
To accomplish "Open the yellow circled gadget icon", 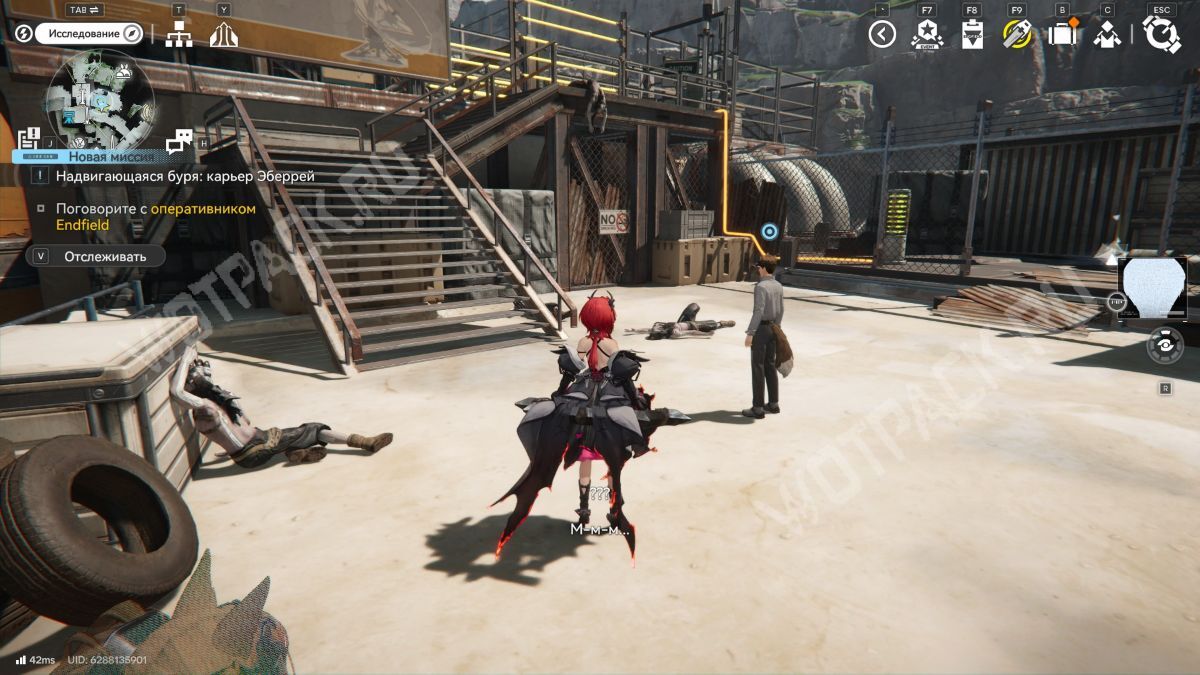I will point(1017,35).
